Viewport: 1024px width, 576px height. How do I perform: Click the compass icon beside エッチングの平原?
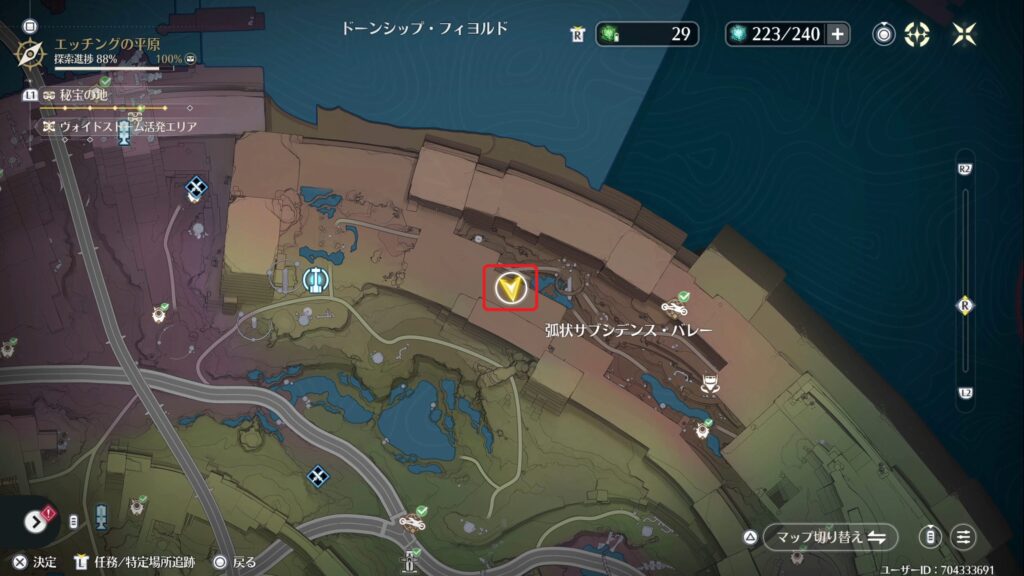pyautogui.click(x=31, y=52)
